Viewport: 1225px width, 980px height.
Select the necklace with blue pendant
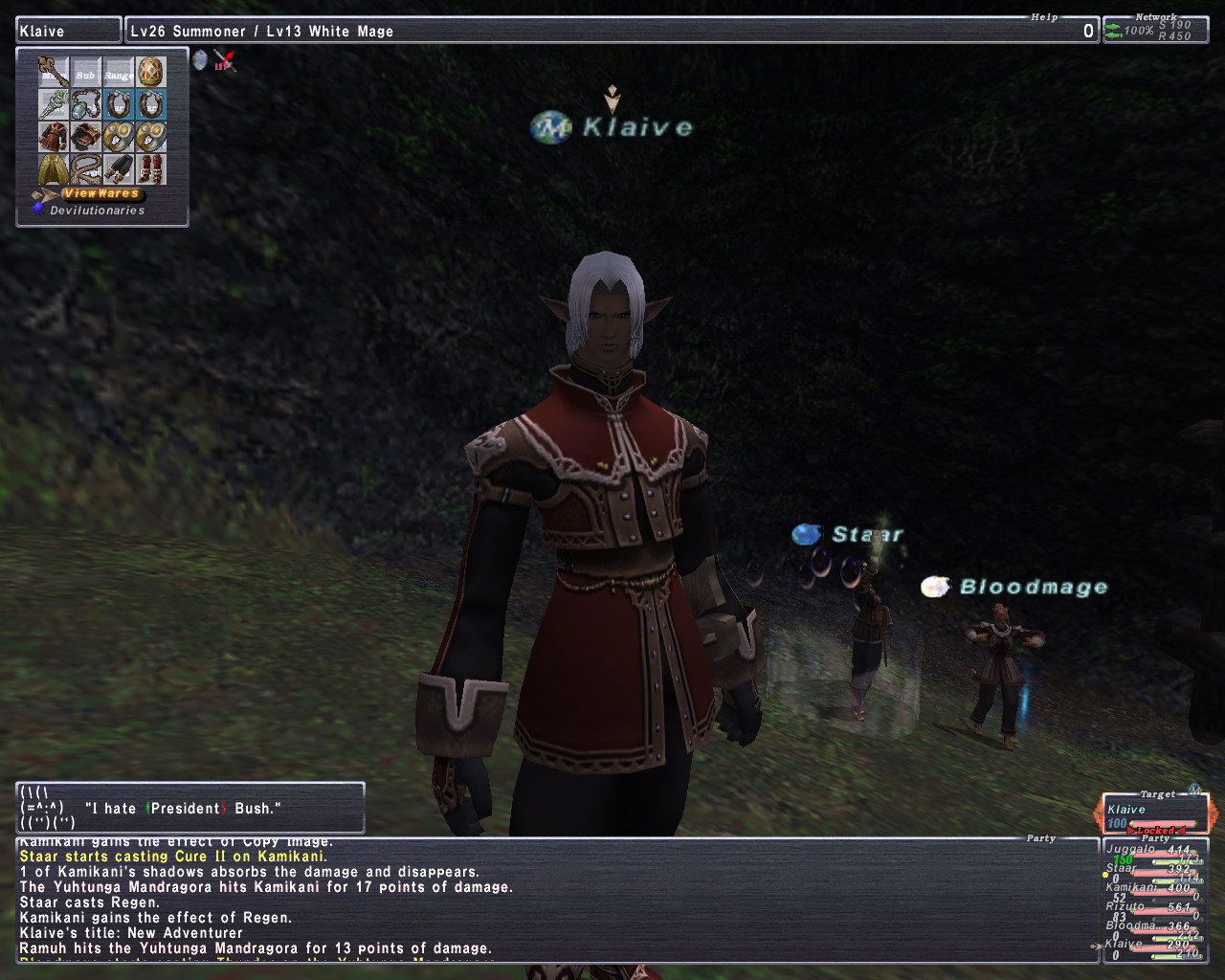point(86,104)
